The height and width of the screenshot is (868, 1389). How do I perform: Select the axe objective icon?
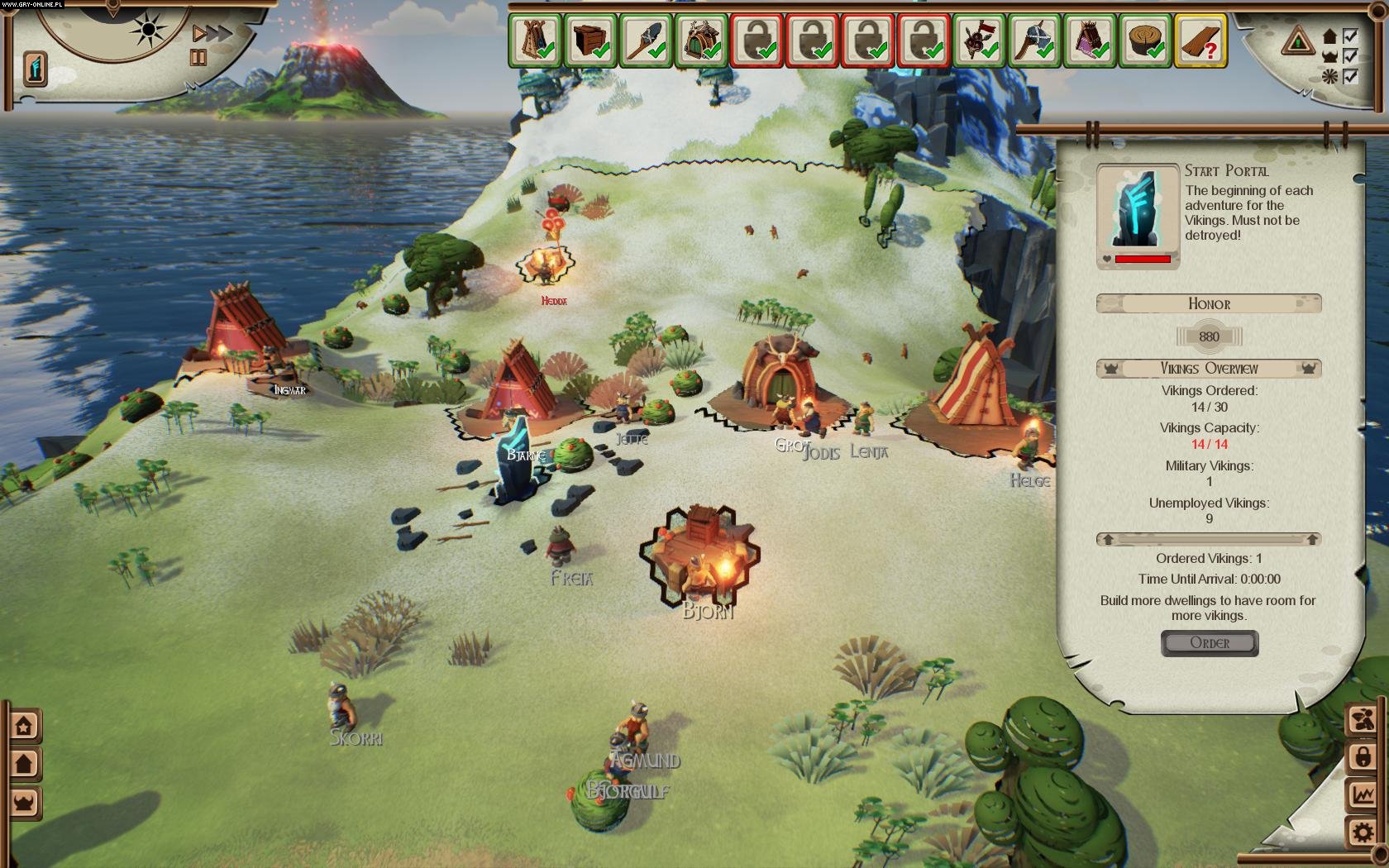click(x=1034, y=41)
